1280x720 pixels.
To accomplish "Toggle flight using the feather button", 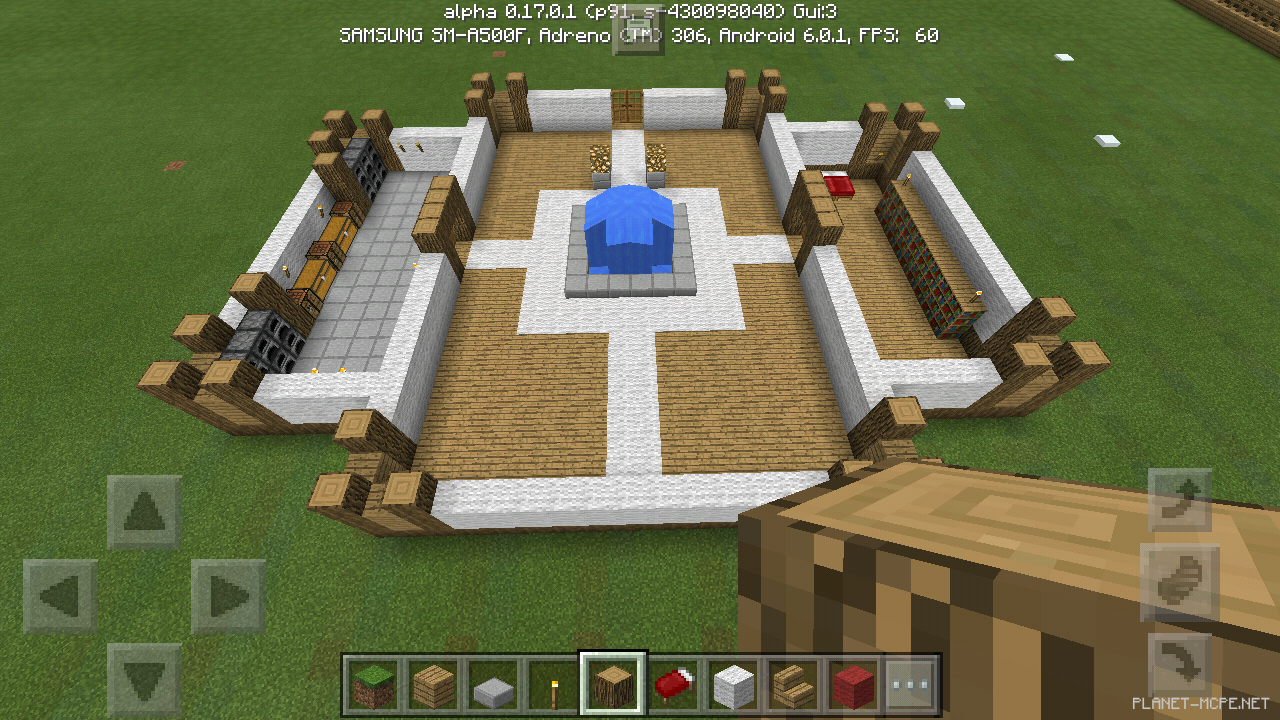I will coord(1180,580).
